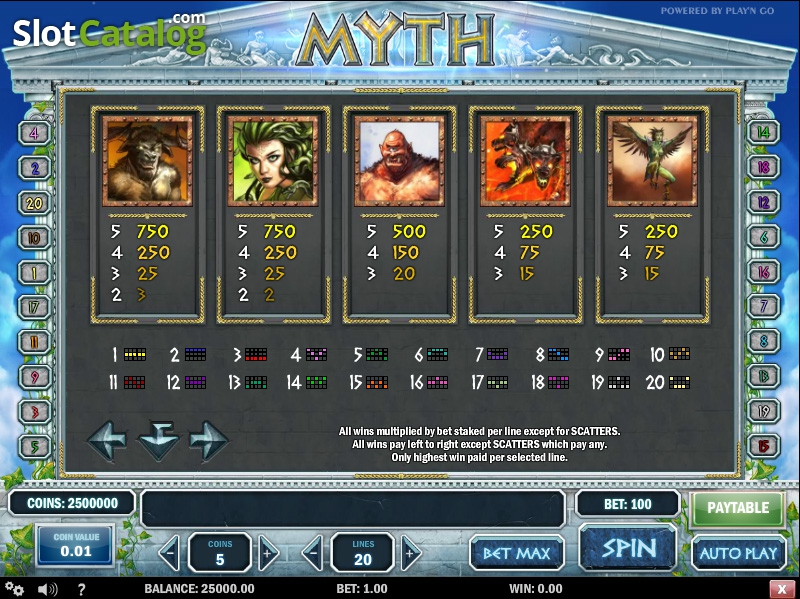Start Auto Play mode
Viewport: 800px width, 599px height.
pos(738,552)
